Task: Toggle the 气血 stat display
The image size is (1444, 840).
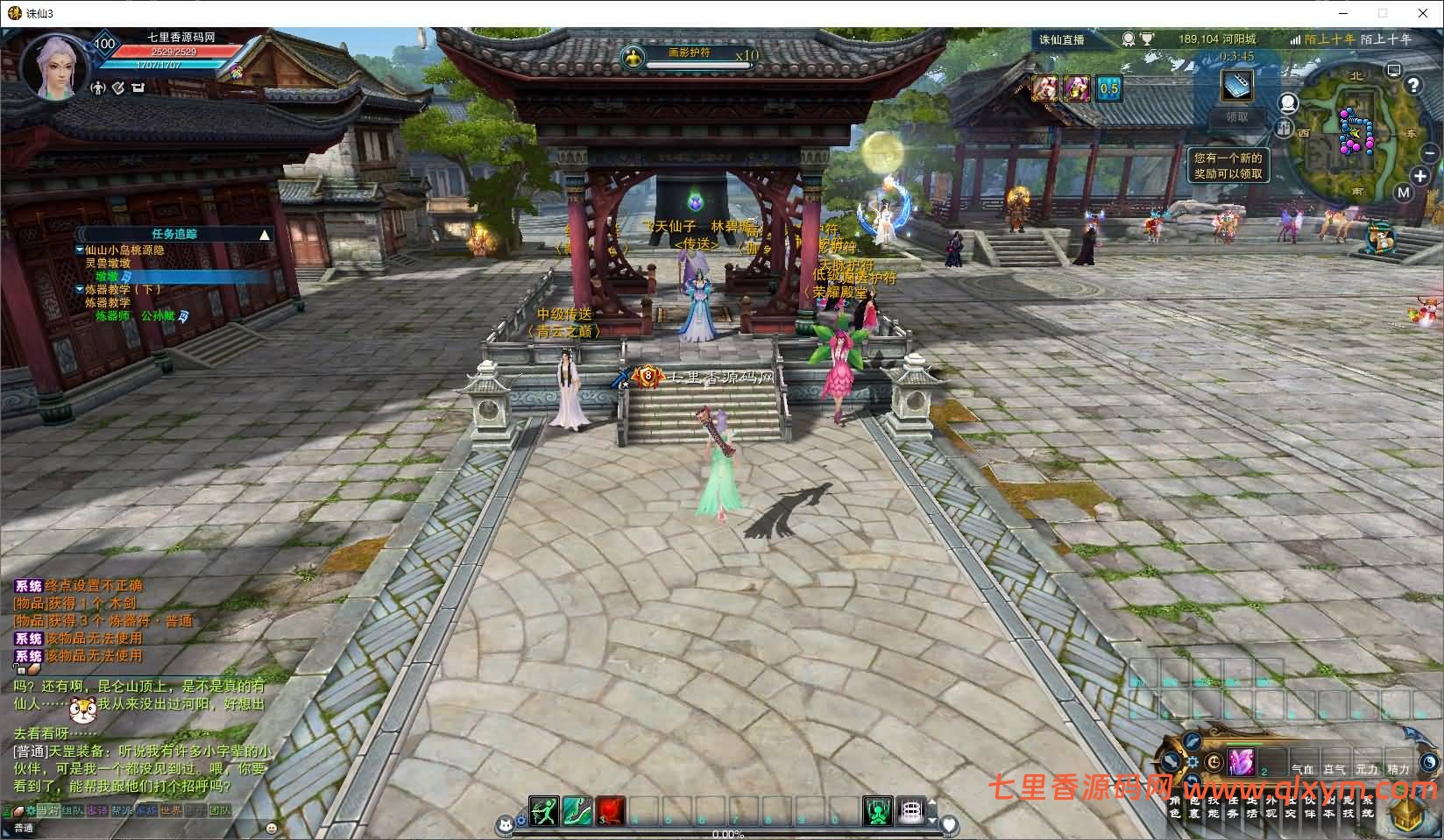Action: point(1304,769)
